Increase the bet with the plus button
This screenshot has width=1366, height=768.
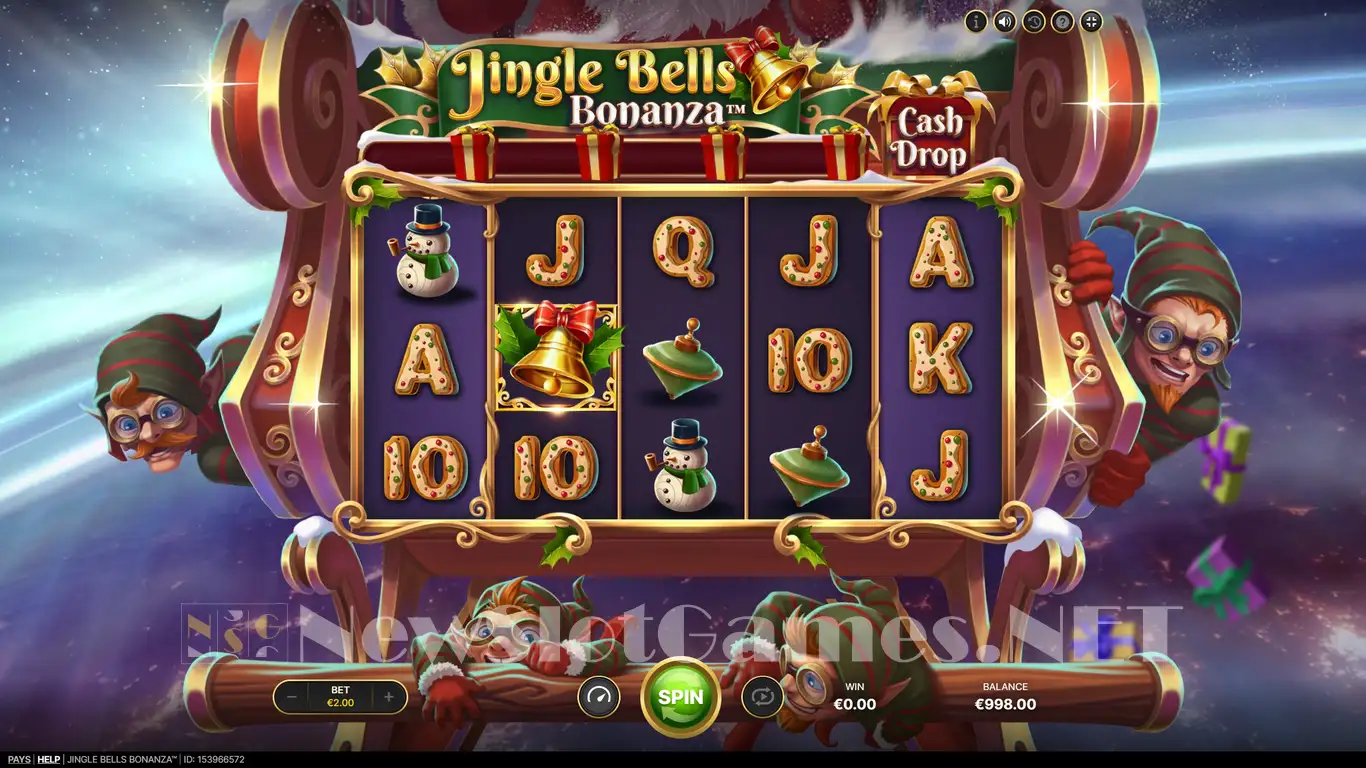[389, 697]
